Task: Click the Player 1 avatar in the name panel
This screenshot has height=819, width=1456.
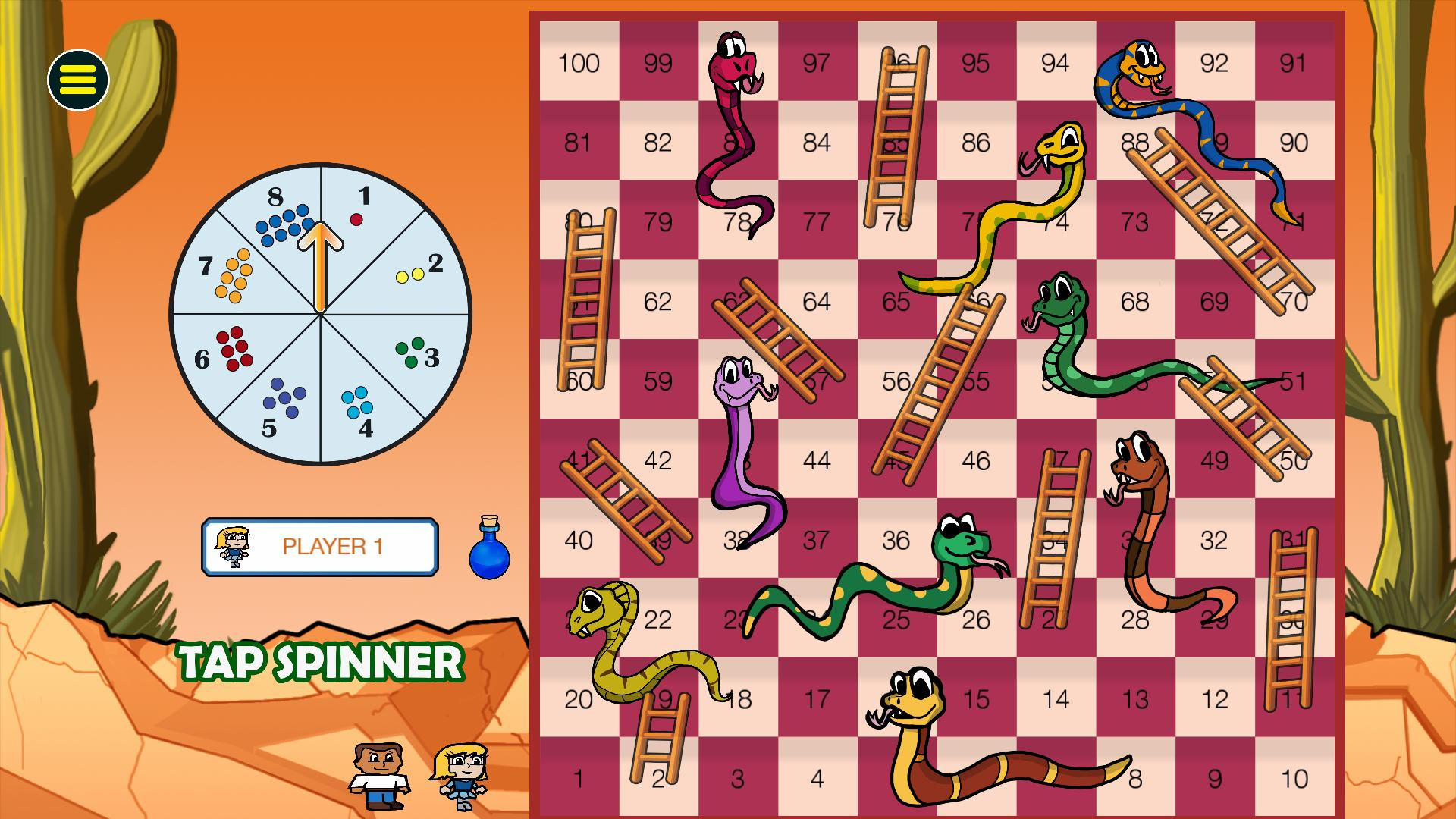Action: (233, 547)
